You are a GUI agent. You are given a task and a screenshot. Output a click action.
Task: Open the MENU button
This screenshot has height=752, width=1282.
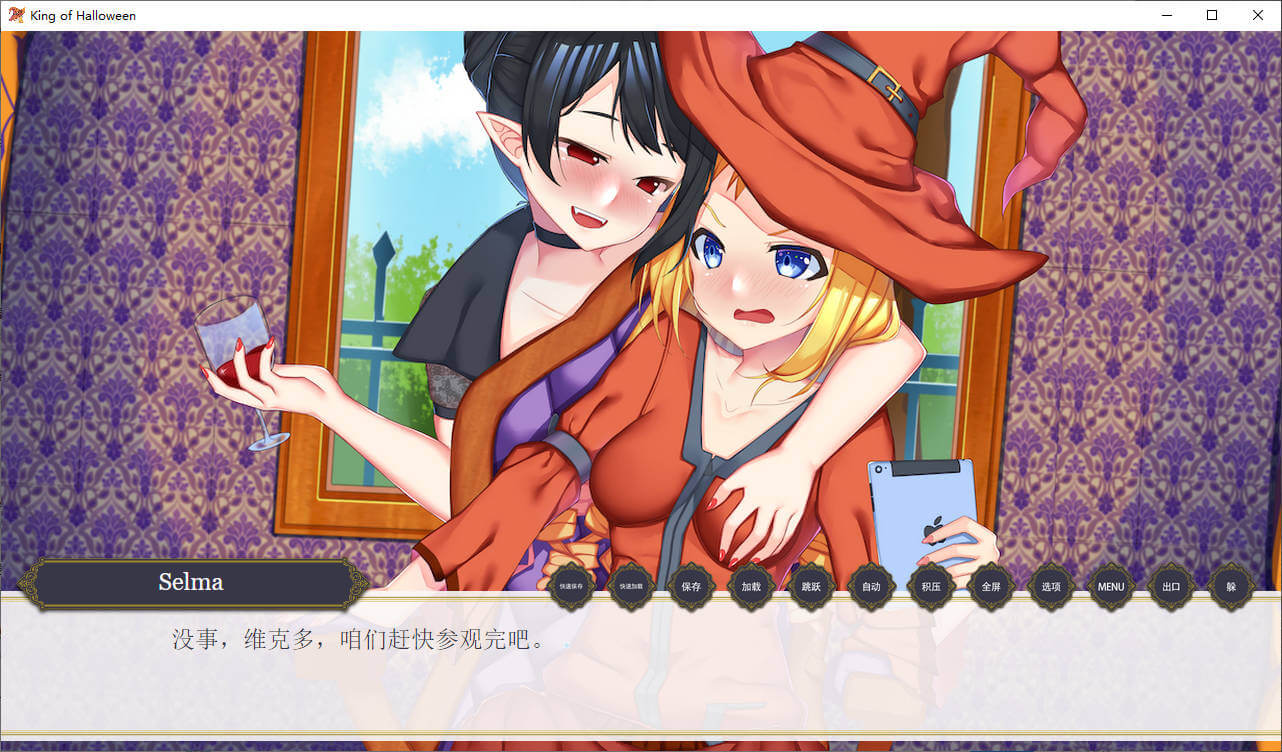click(1111, 587)
